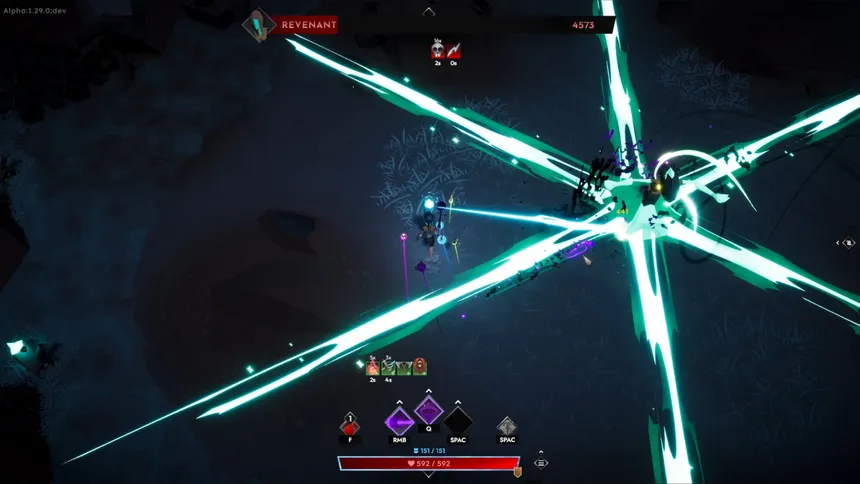Screen dimensions: 860x484
Task: Click the gold shield marker on health bar
Action: click(x=518, y=471)
